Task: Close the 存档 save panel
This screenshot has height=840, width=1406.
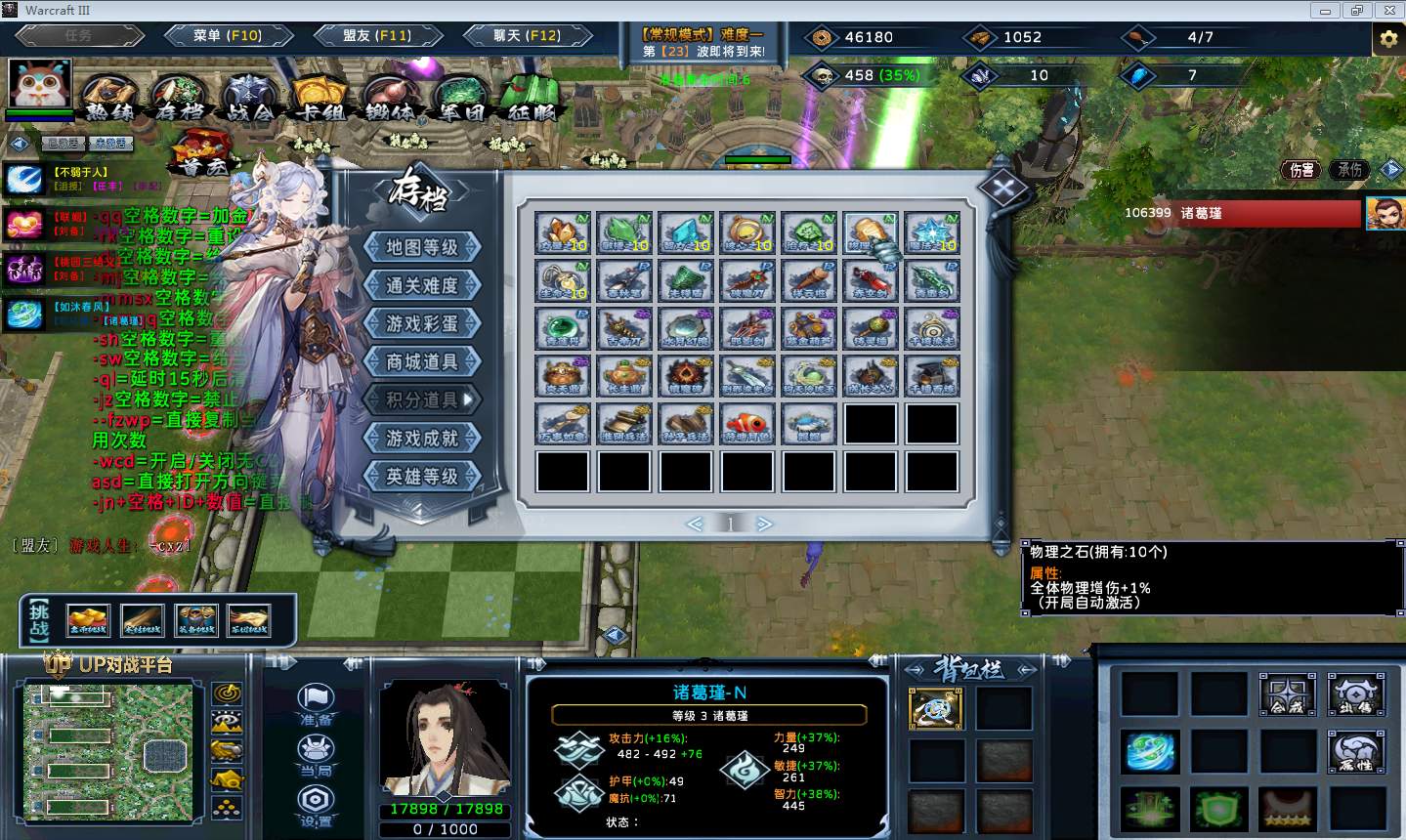Action: coord(1004,188)
